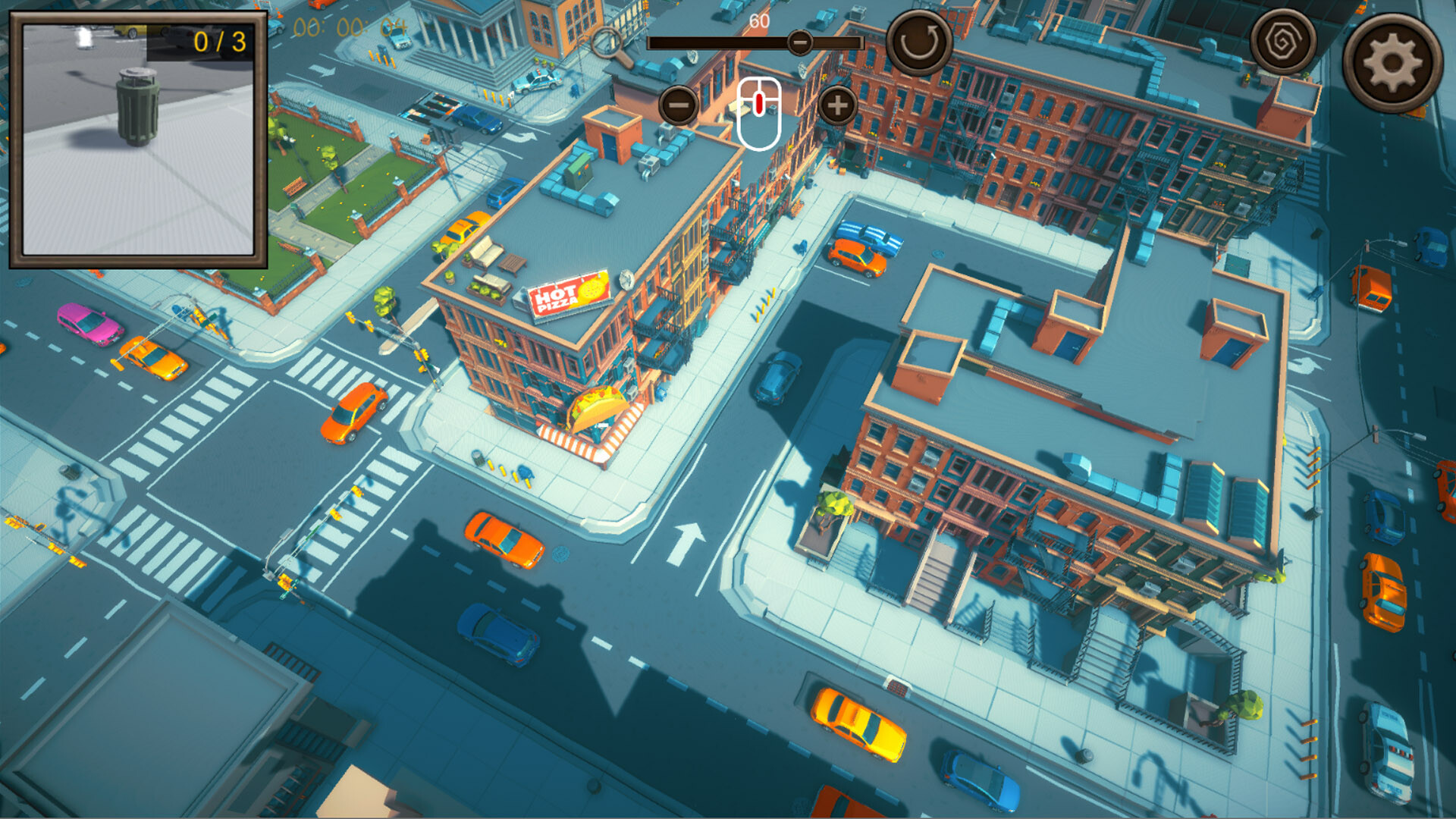Zoom out using the minus button
The height and width of the screenshot is (819, 1456).
point(677,105)
